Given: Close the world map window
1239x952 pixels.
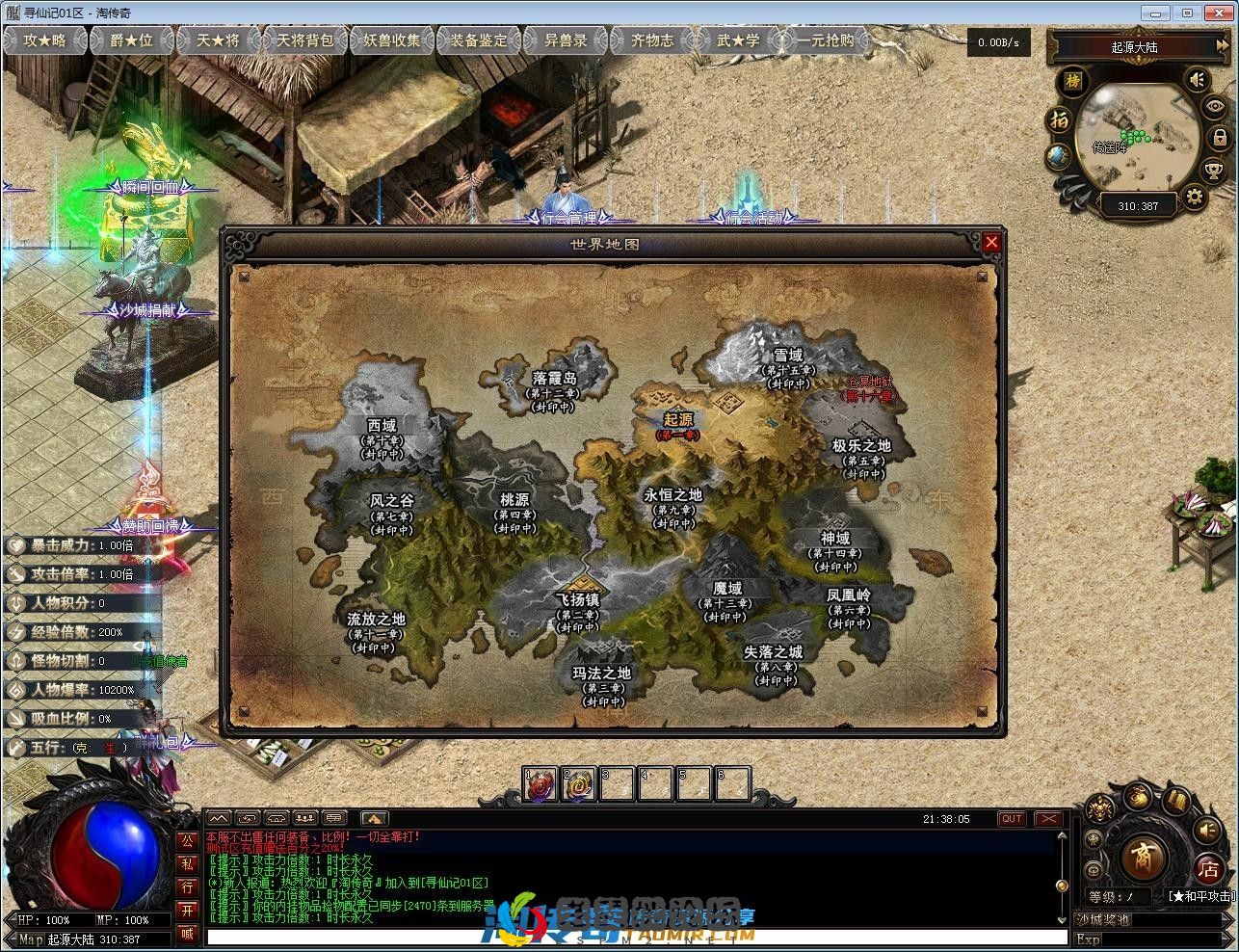Looking at the screenshot, I should pos(991,242).
